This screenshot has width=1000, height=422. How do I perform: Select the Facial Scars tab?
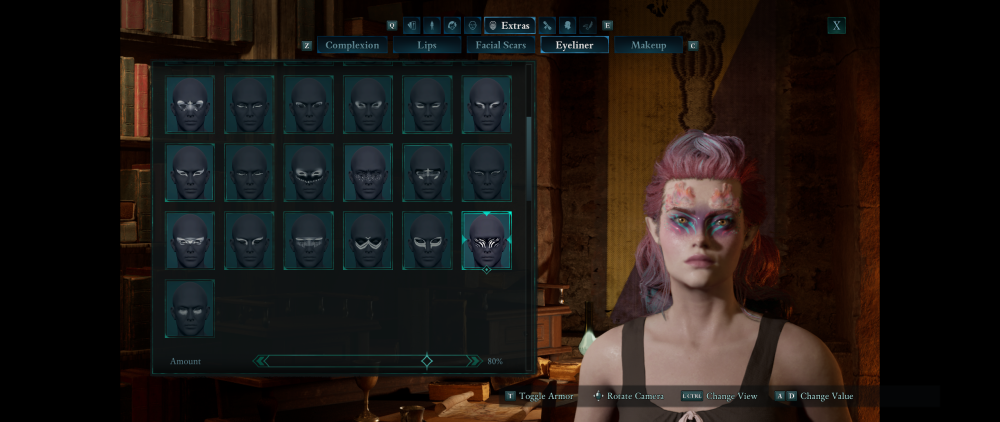[x=501, y=45]
